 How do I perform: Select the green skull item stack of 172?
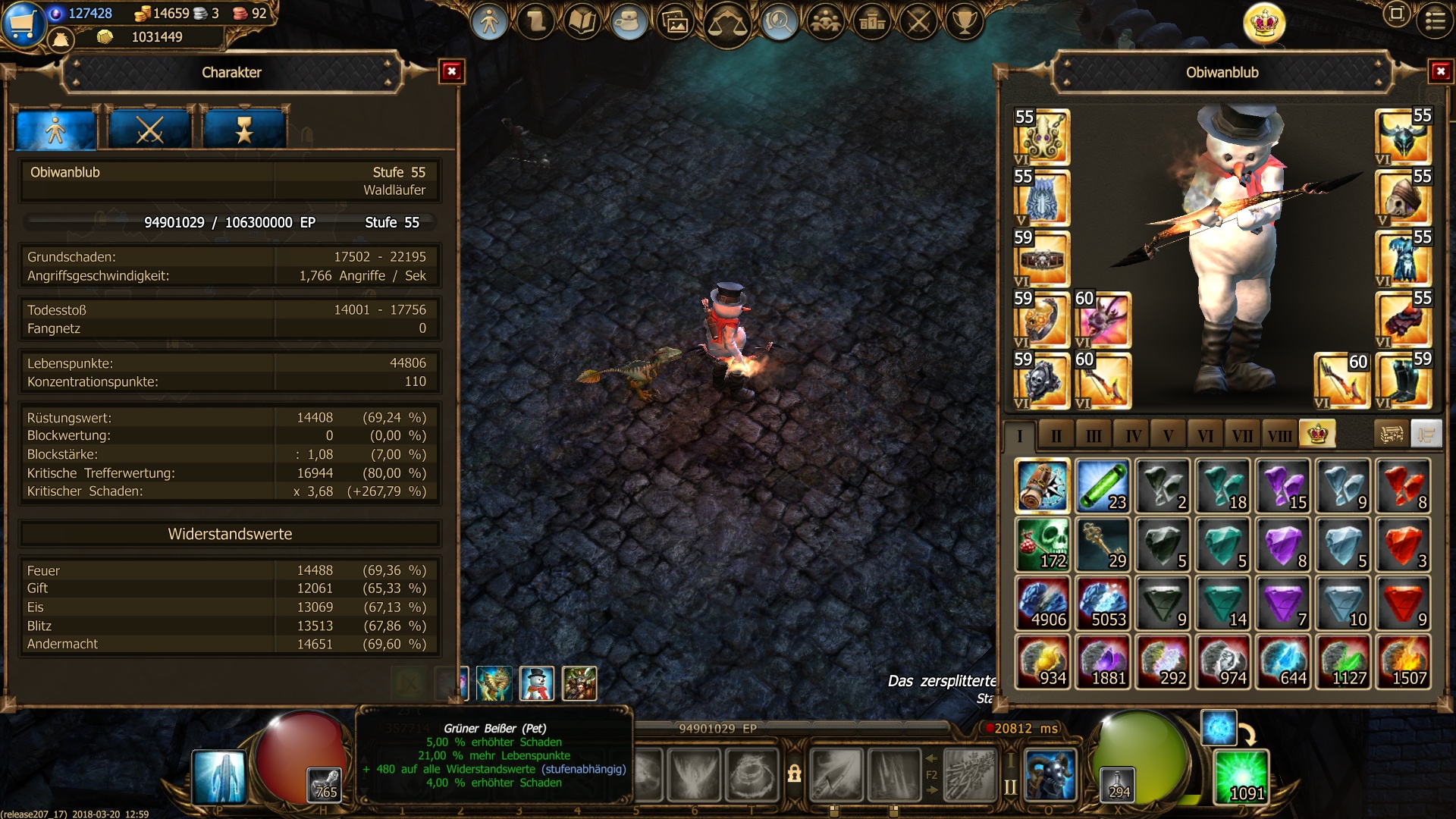[x=1042, y=544]
